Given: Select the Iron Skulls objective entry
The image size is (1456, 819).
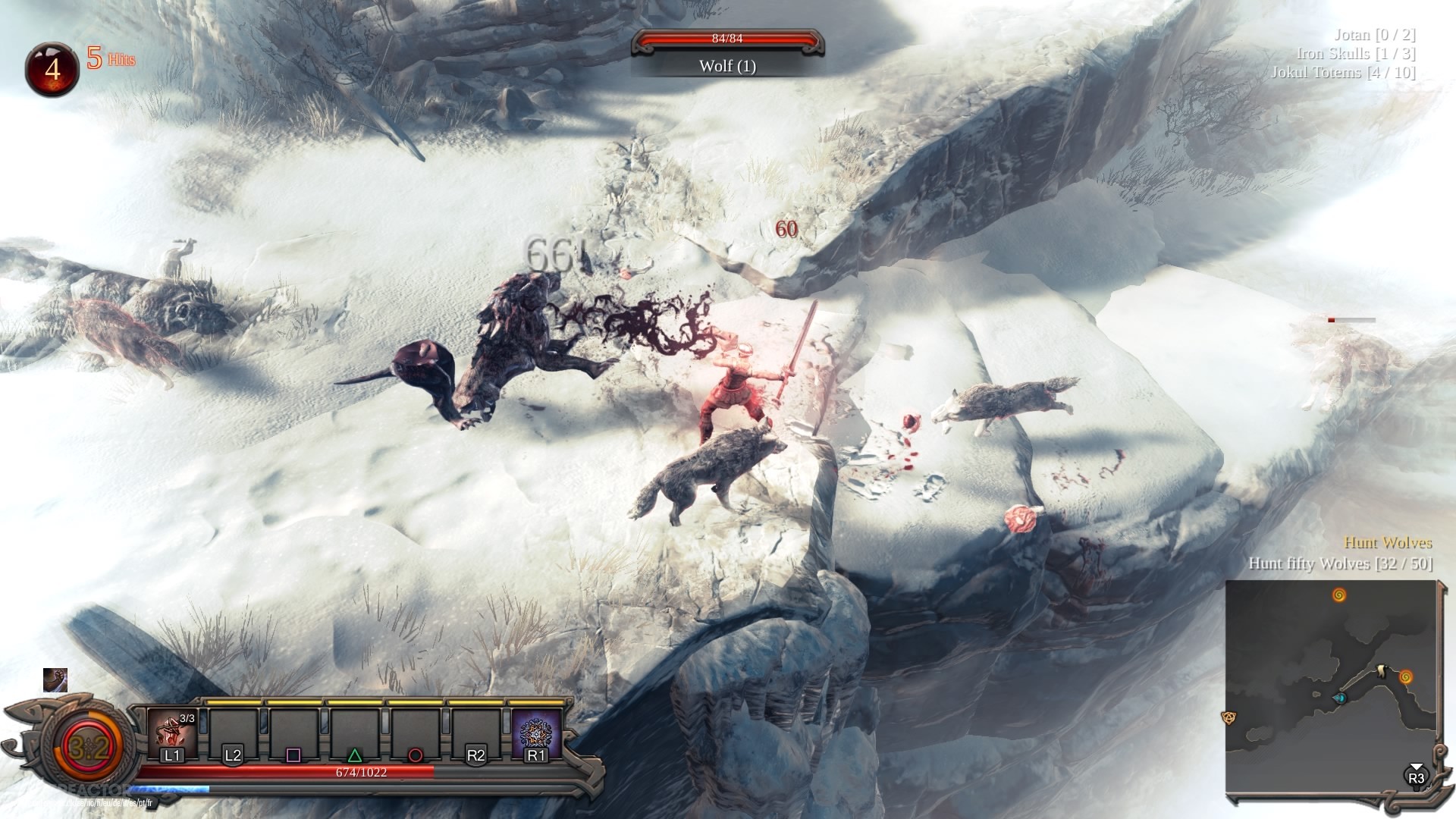Looking at the screenshot, I should [x=1356, y=54].
